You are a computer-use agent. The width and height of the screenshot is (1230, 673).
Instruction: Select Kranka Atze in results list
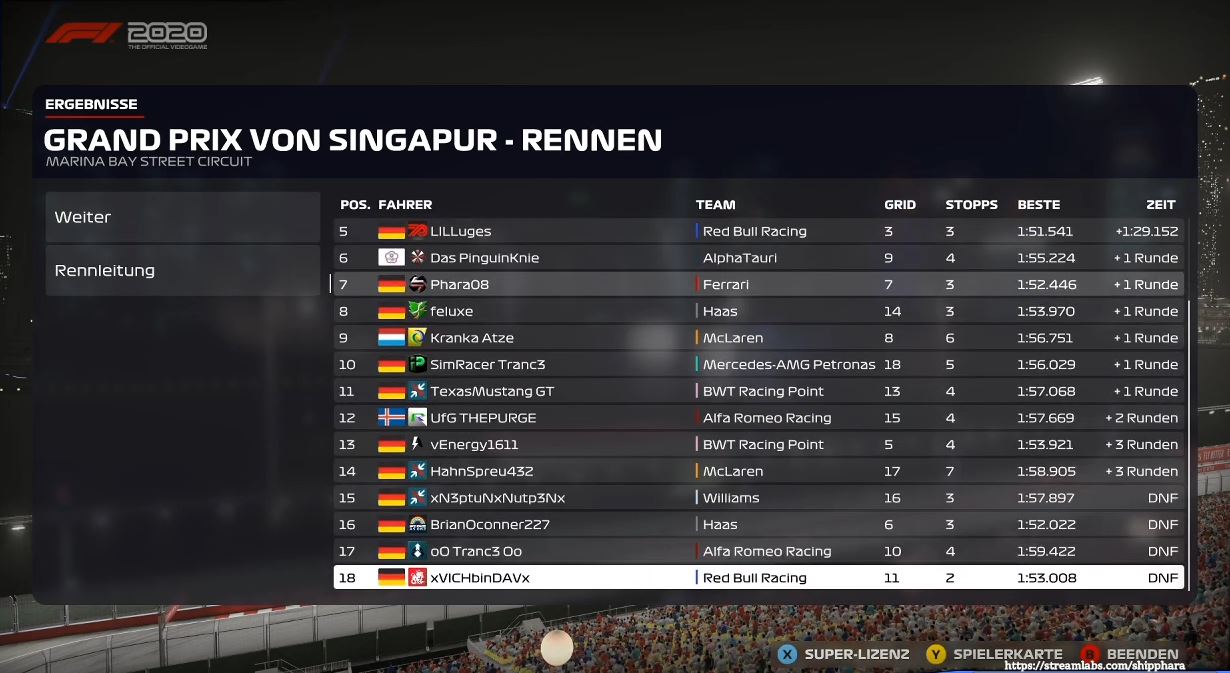pos(758,338)
